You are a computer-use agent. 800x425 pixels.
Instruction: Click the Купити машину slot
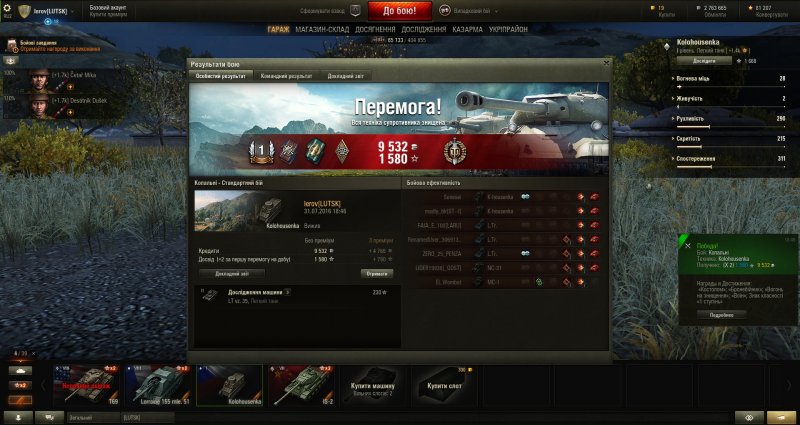[371, 386]
